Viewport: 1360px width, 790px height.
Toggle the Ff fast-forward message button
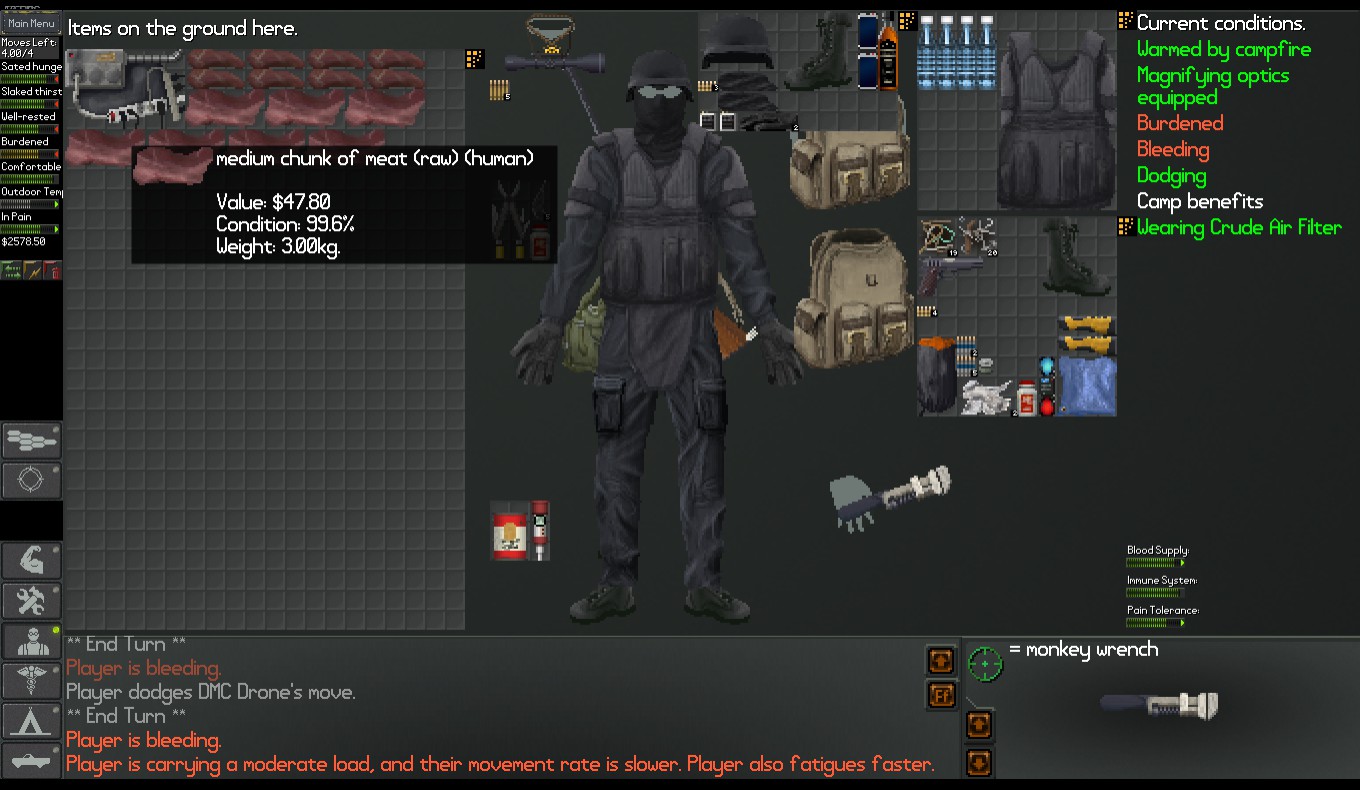click(x=941, y=695)
